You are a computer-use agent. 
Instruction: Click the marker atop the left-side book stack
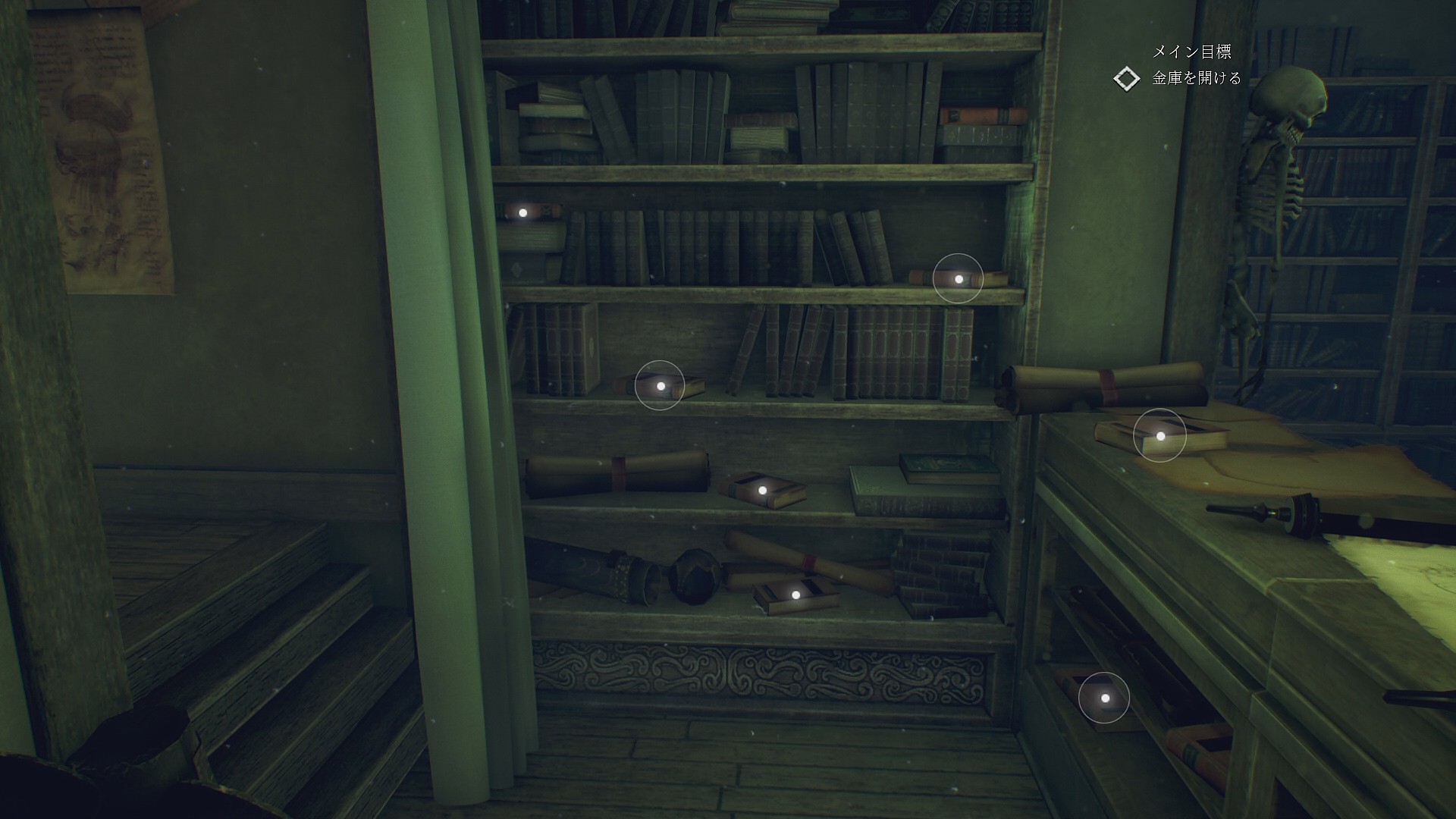(x=522, y=213)
